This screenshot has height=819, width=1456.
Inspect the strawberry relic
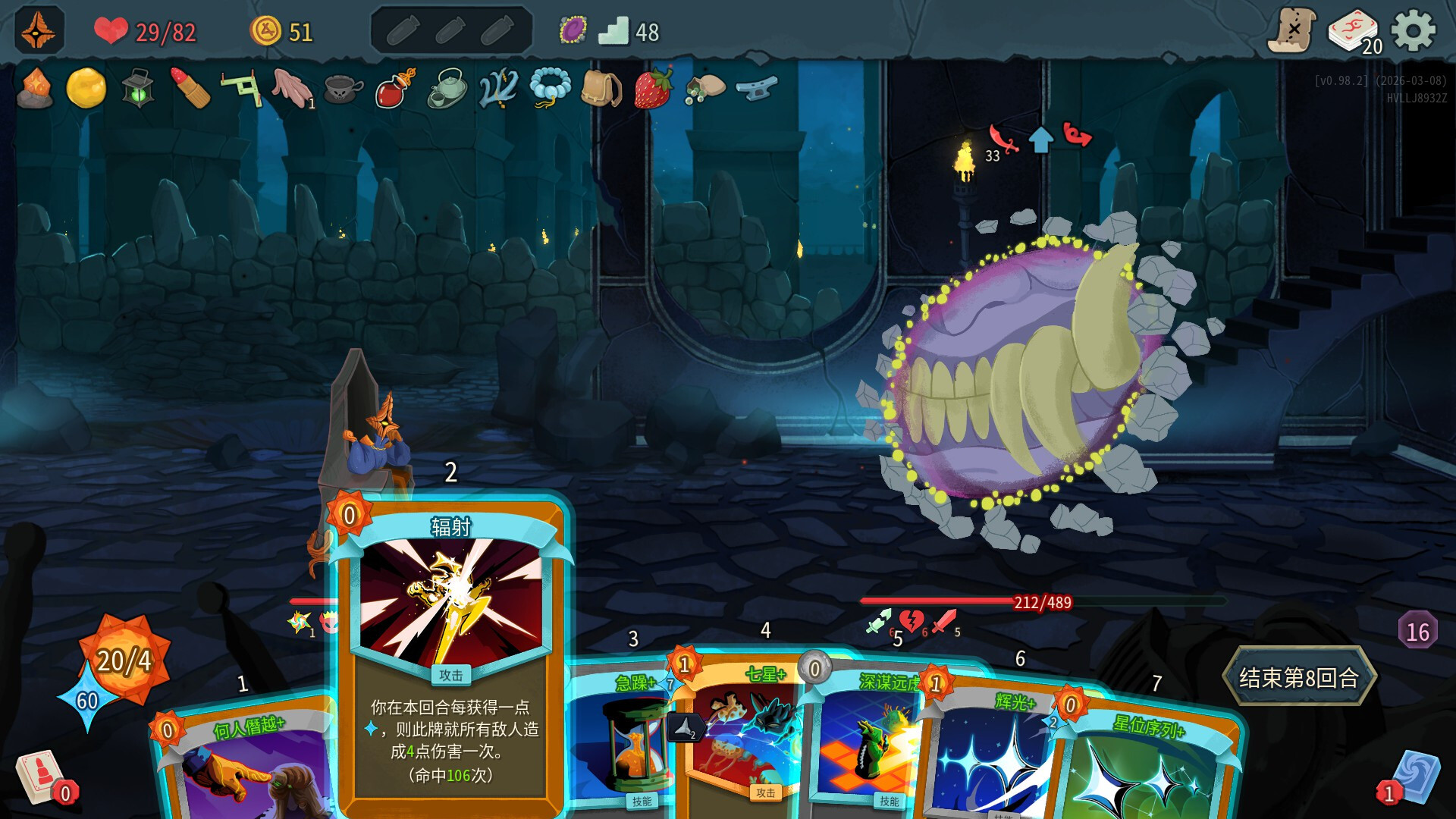(653, 88)
